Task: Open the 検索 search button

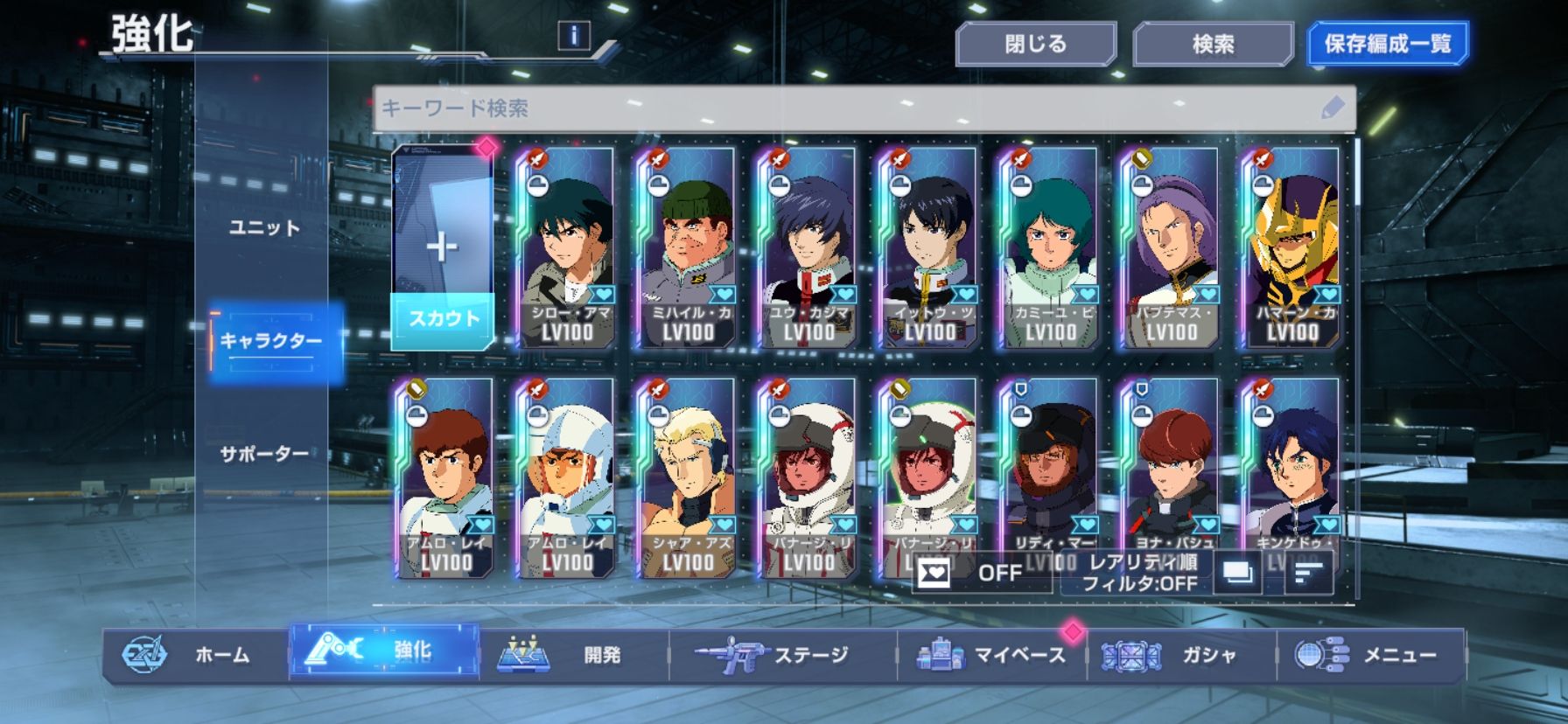Action: [1213, 45]
